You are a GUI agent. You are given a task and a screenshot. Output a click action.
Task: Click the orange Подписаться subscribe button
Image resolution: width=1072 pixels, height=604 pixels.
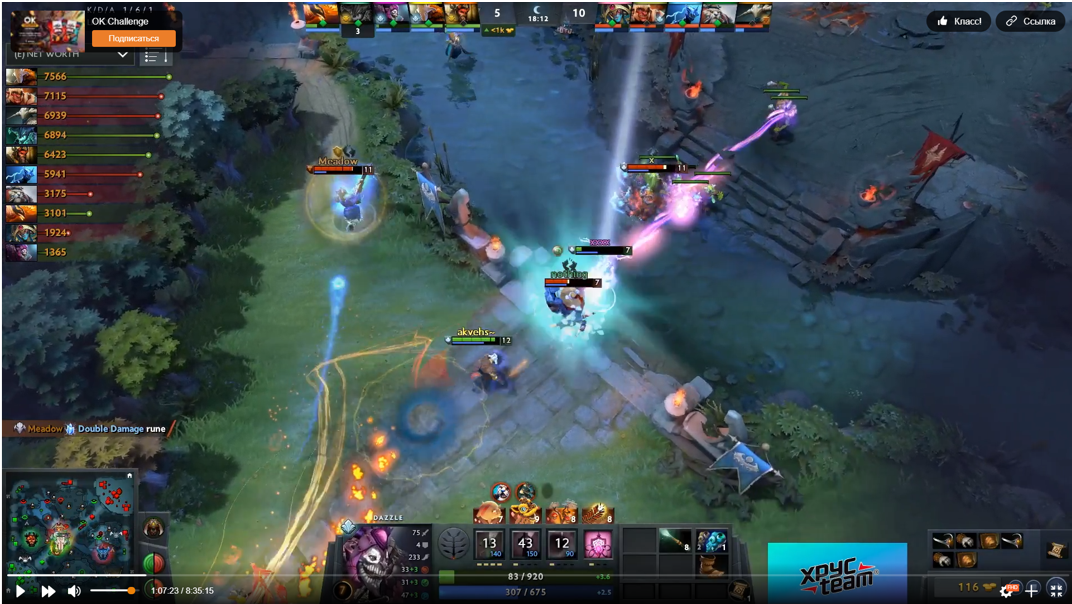click(x=133, y=38)
